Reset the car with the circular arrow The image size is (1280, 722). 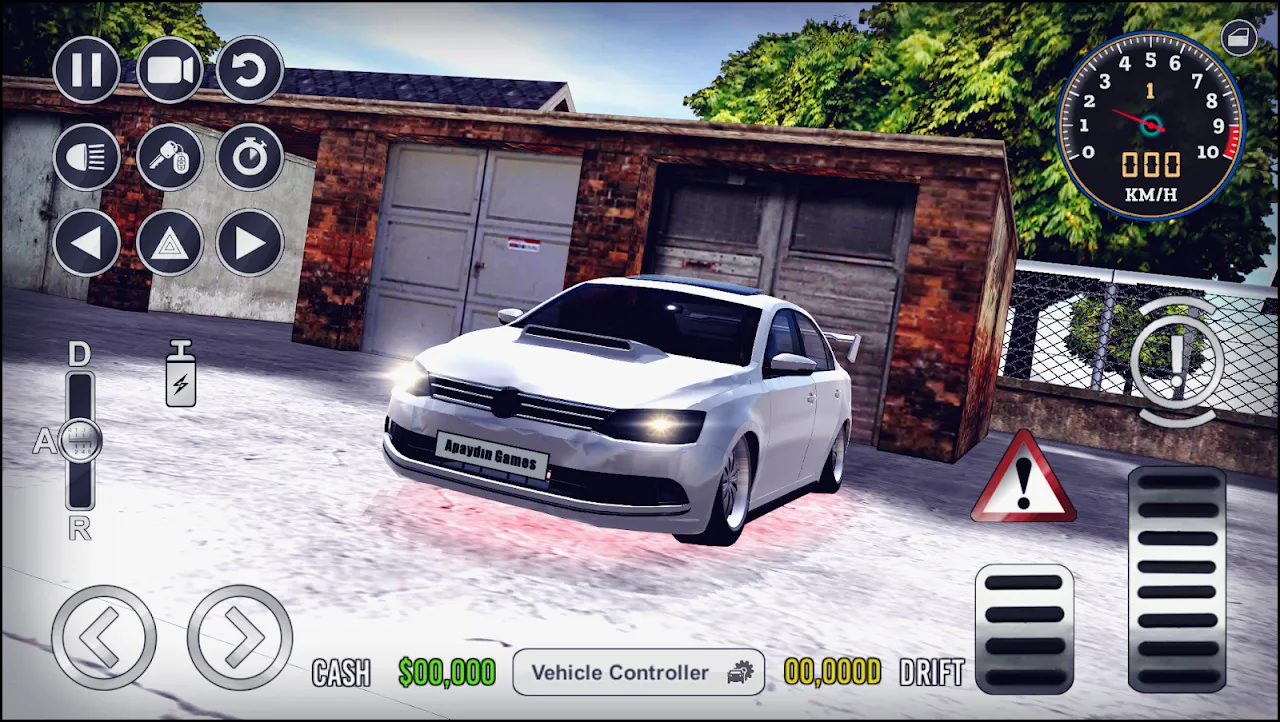[x=250, y=70]
